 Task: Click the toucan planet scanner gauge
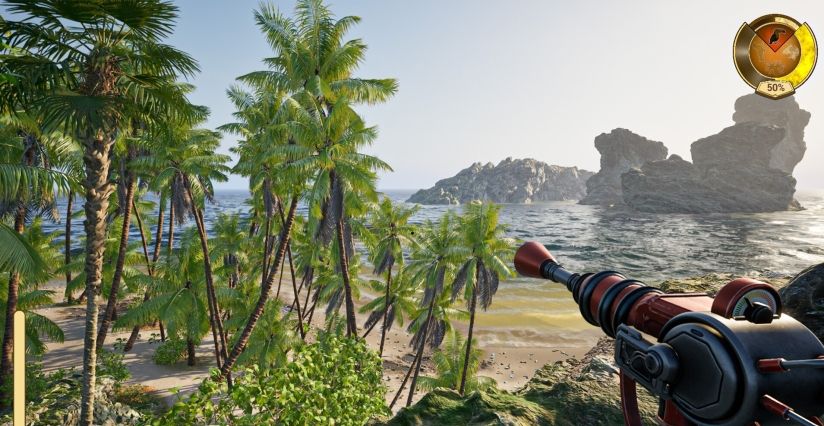point(774,54)
